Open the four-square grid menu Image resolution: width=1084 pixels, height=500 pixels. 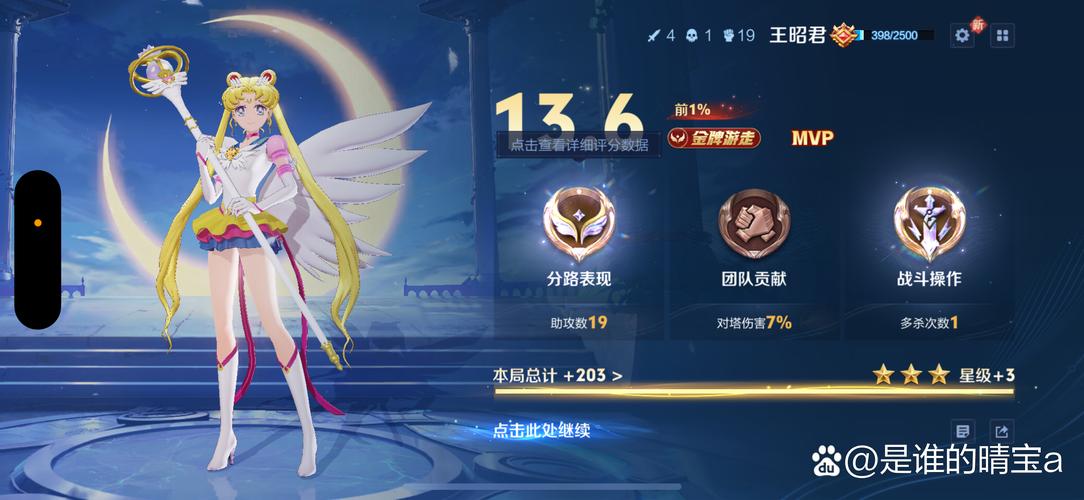click(x=1001, y=35)
